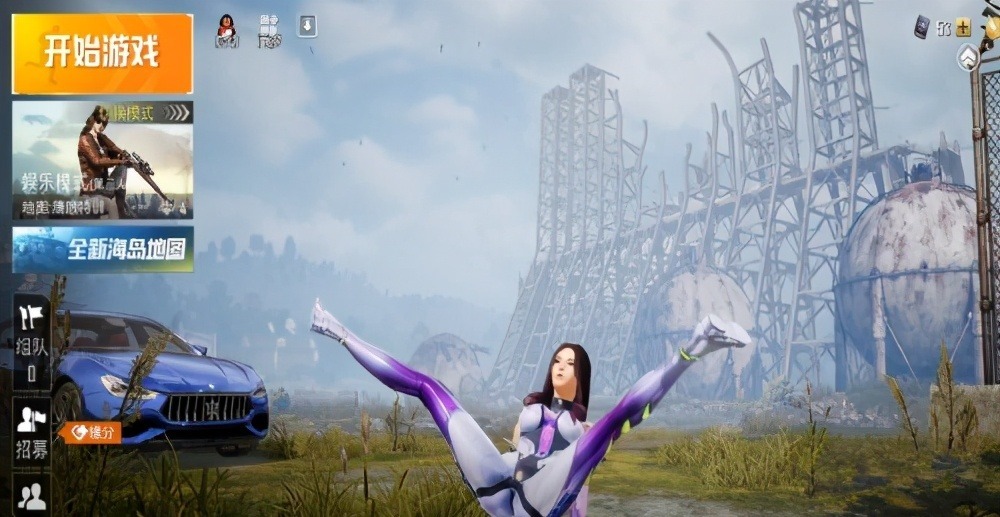This screenshot has height=517, width=1000.
Task: Open the 娱乐模式 game mode selection card
Action: tap(101, 159)
